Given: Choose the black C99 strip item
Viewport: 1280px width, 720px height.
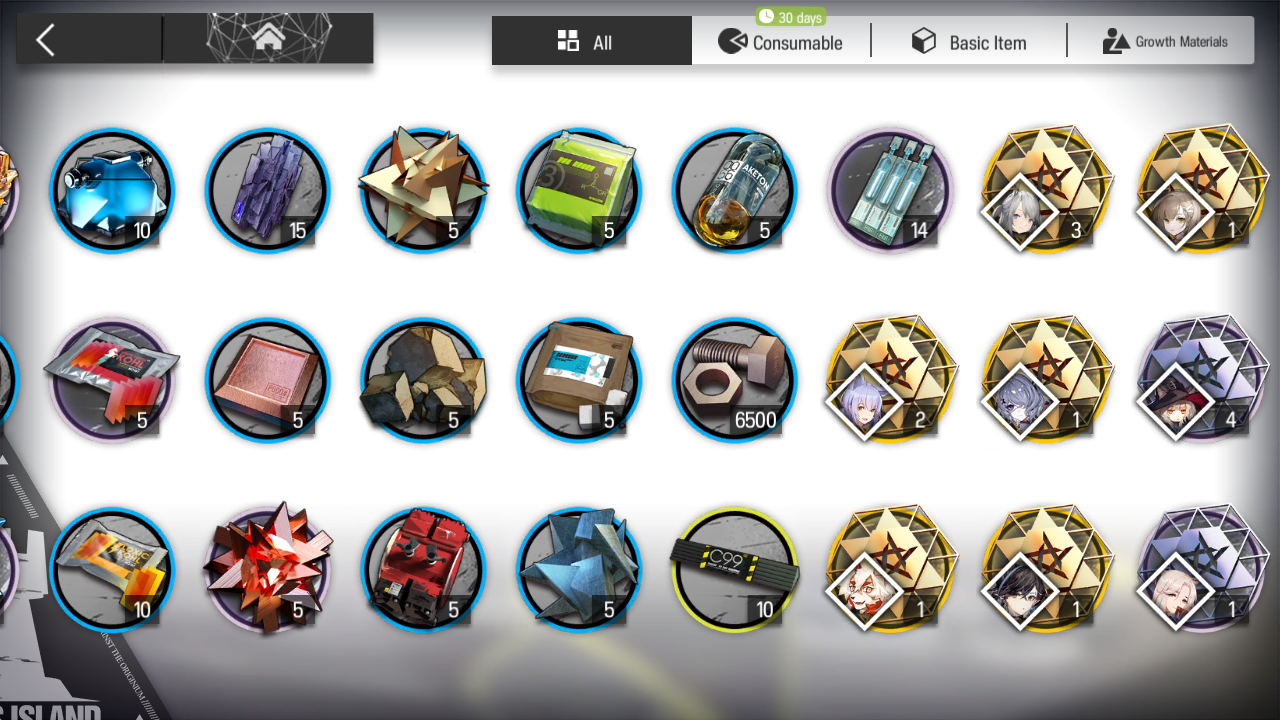Looking at the screenshot, I should pyautogui.click(x=735, y=570).
